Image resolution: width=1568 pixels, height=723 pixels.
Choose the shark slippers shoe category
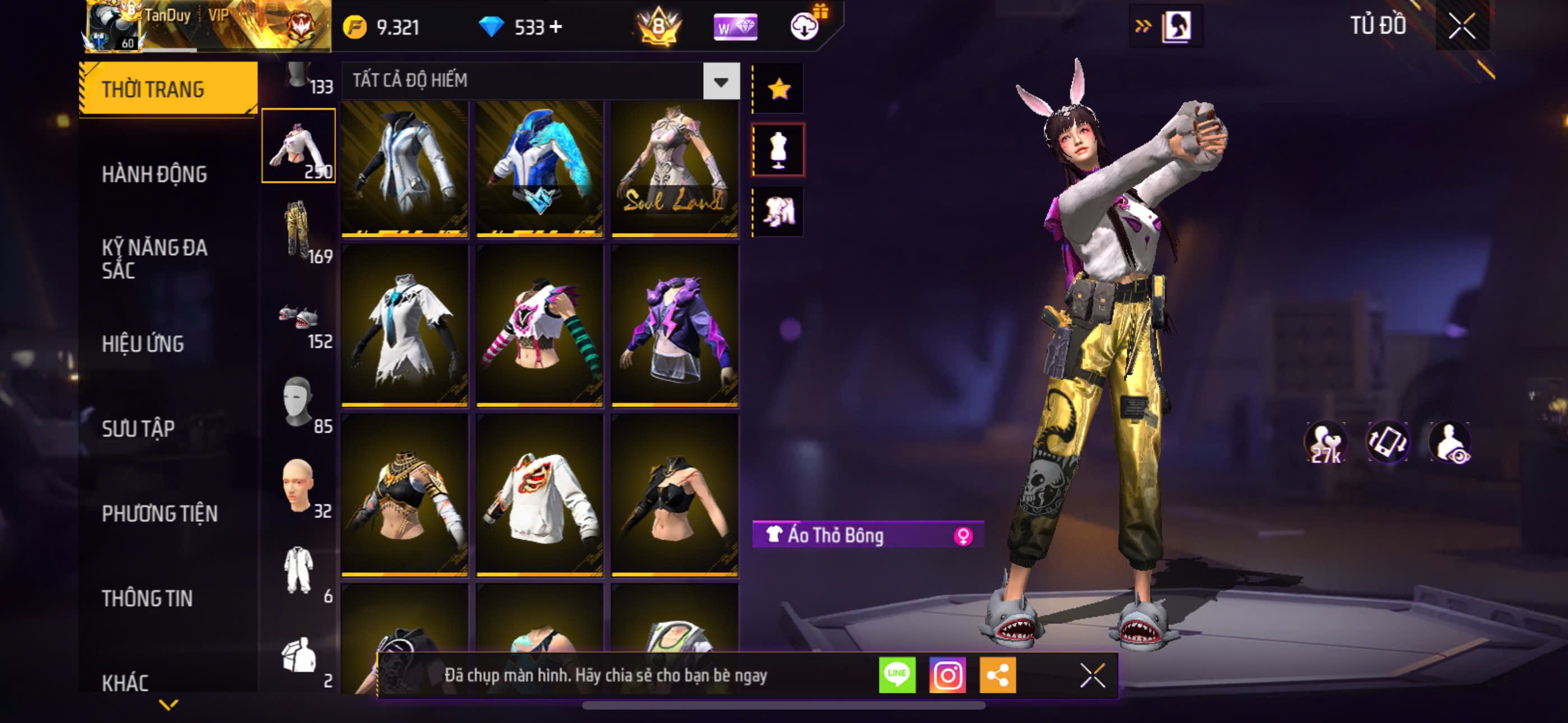(x=298, y=318)
